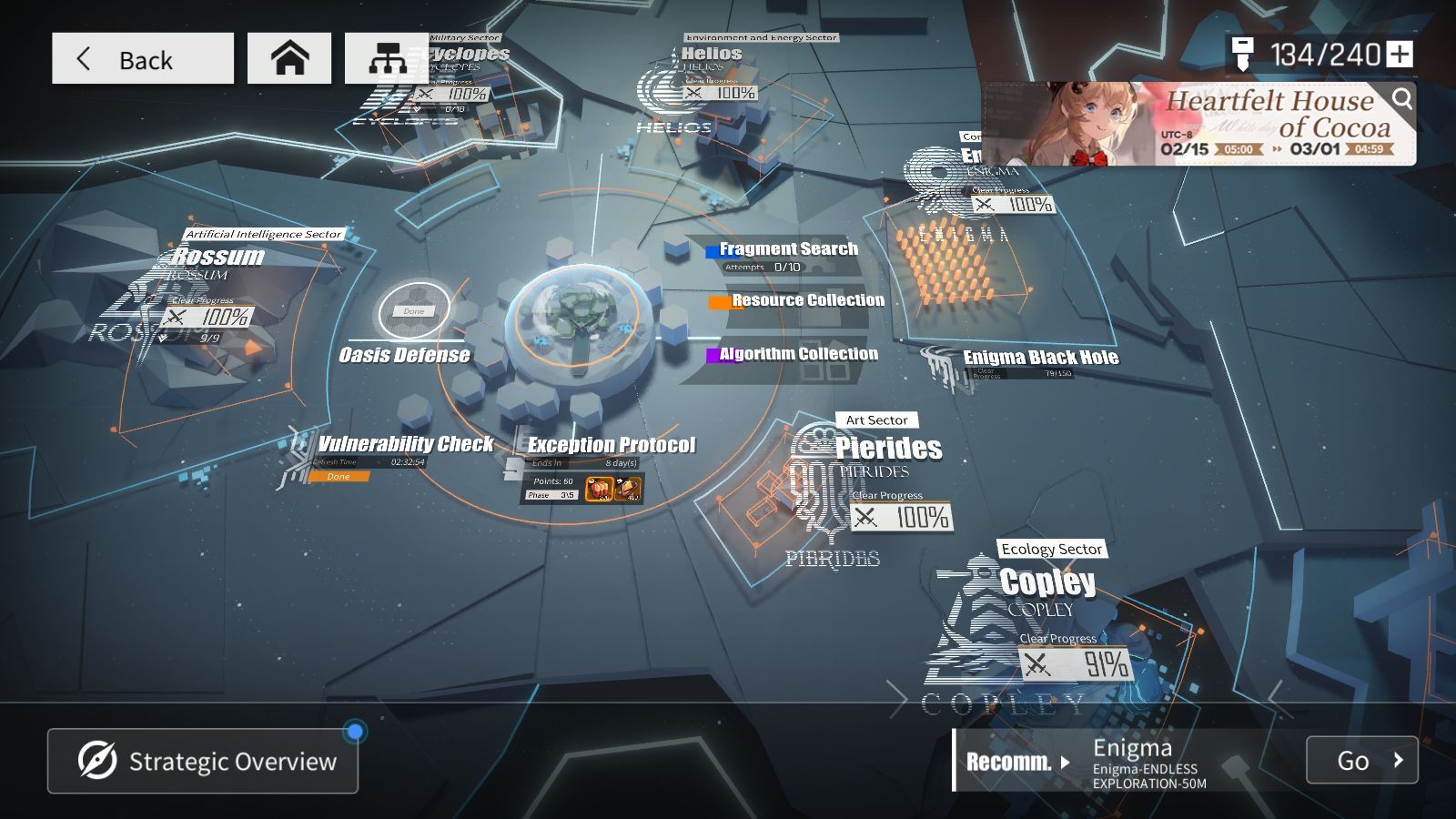Open the hierarchy menu icon
Image resolution: width=1456 pixels, height=819 pixels.
(386, 59)
